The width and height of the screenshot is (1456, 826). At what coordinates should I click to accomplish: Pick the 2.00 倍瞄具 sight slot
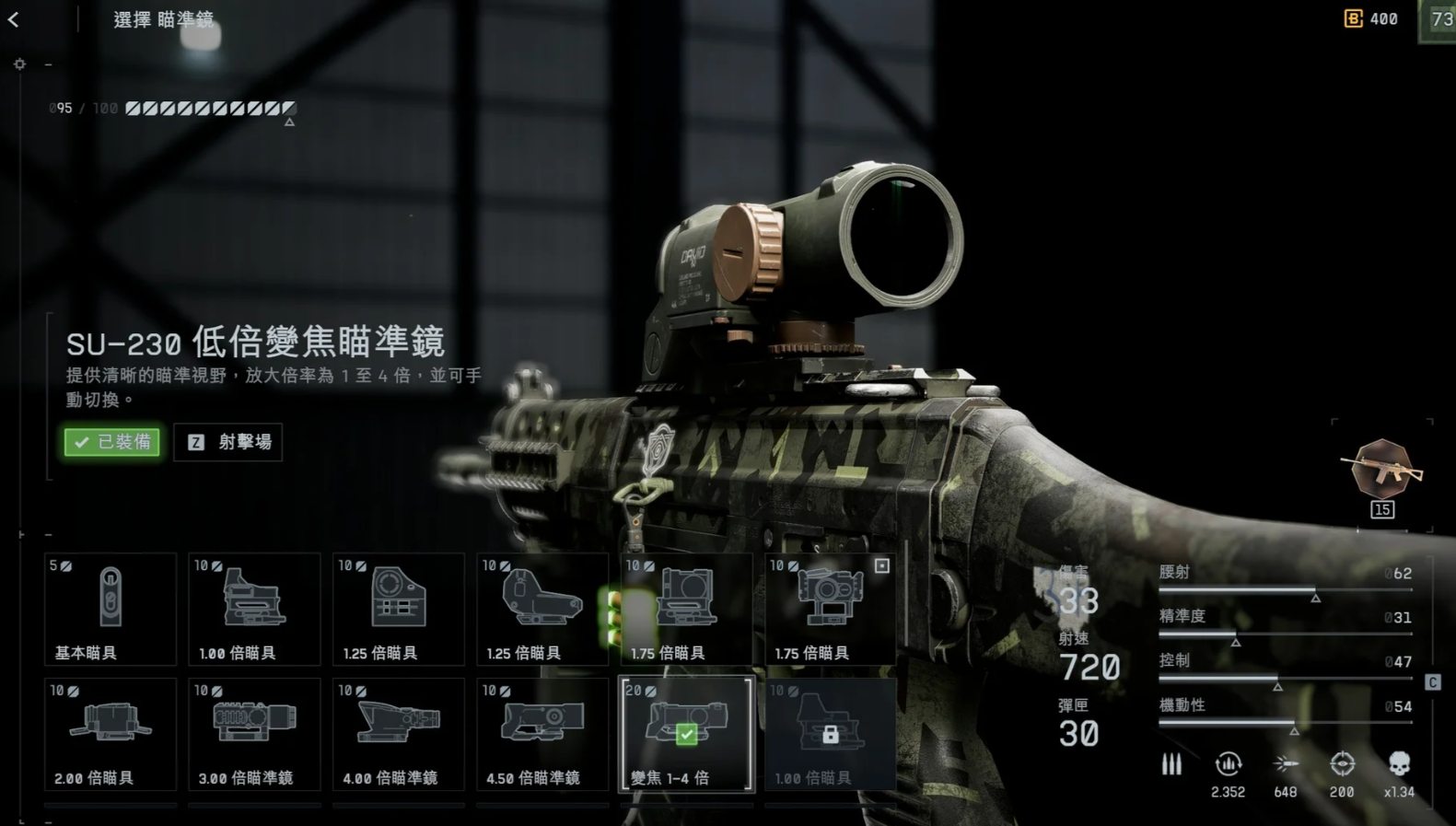click(111, 734)
